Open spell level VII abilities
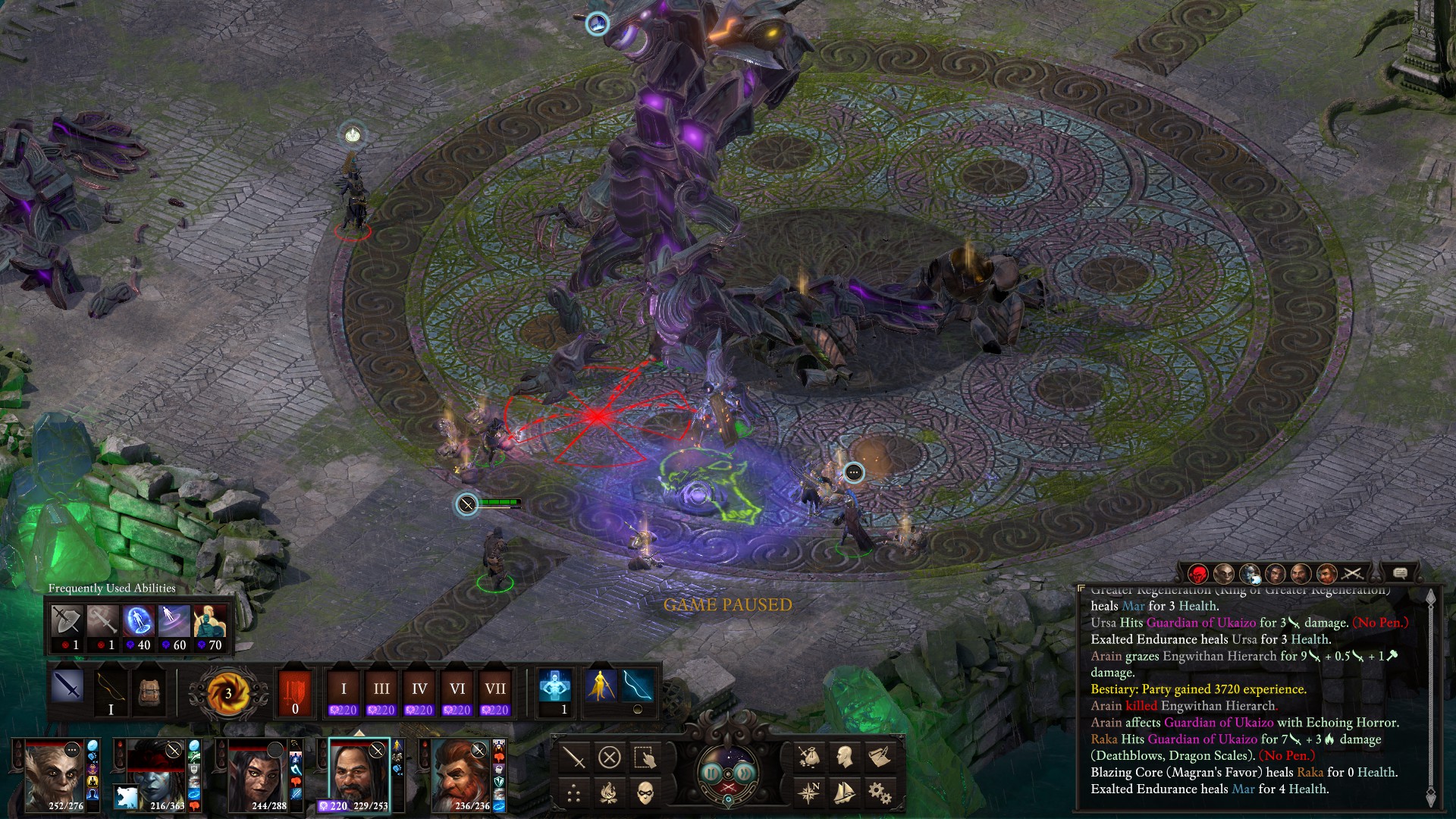The image size is (1456, 819). (x=495, y=692)
